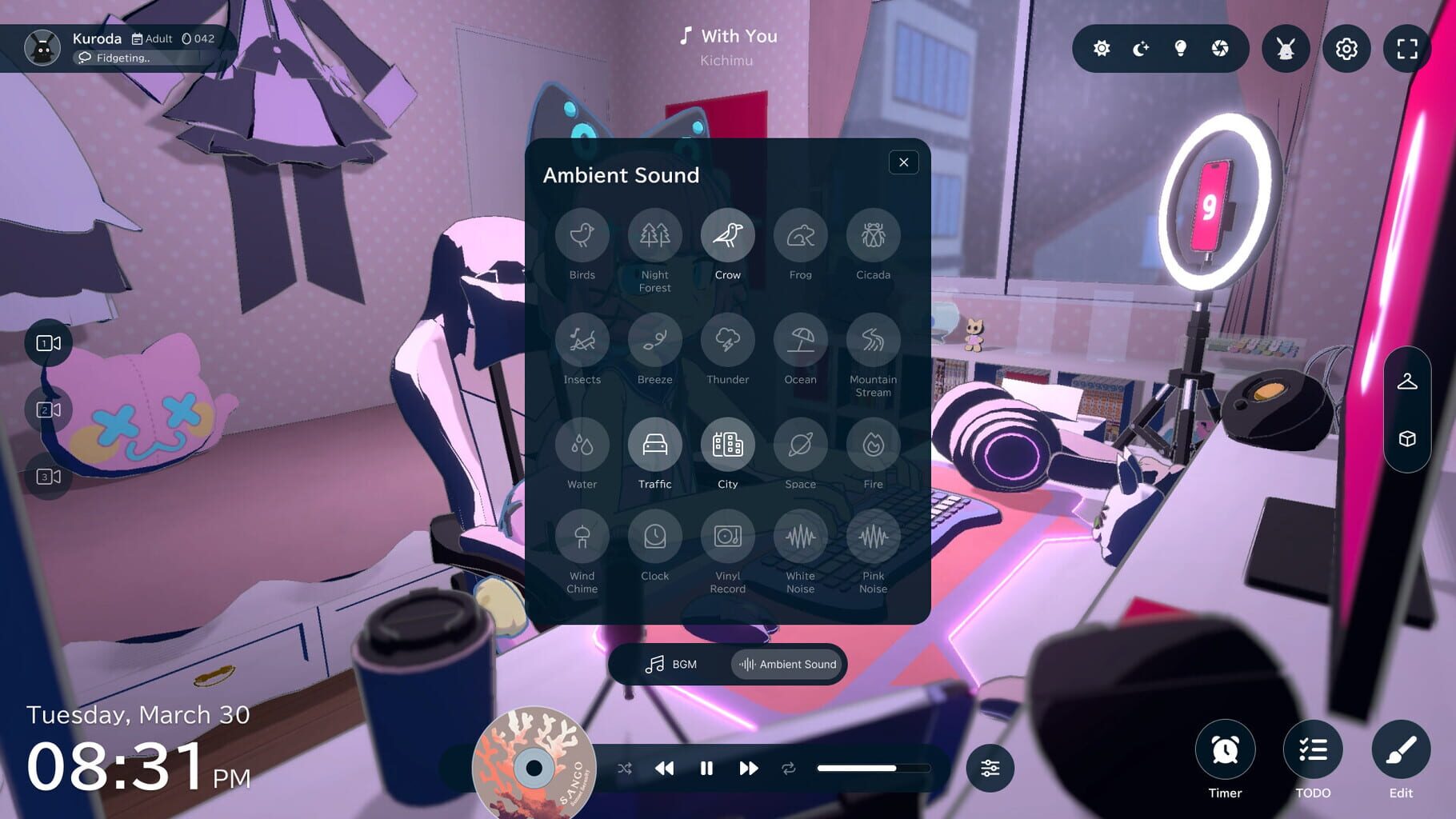
Task: Open the audio equalizer next to playback controls
Action: click(x=990, y=768)
